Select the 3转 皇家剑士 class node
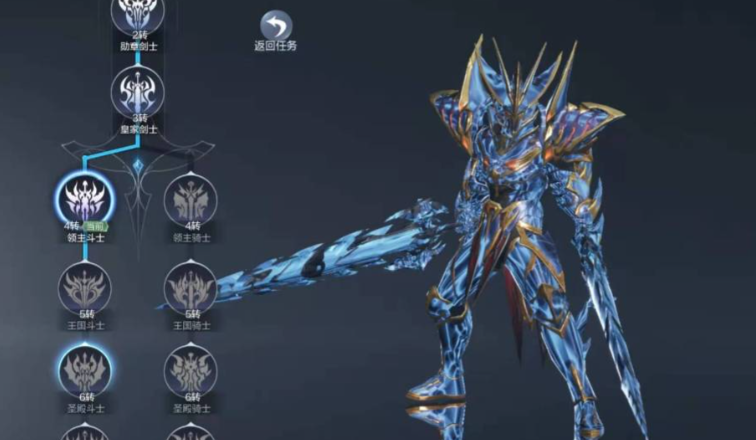The image size is (756, 440). pyautogui.click(x=136, y=91)
